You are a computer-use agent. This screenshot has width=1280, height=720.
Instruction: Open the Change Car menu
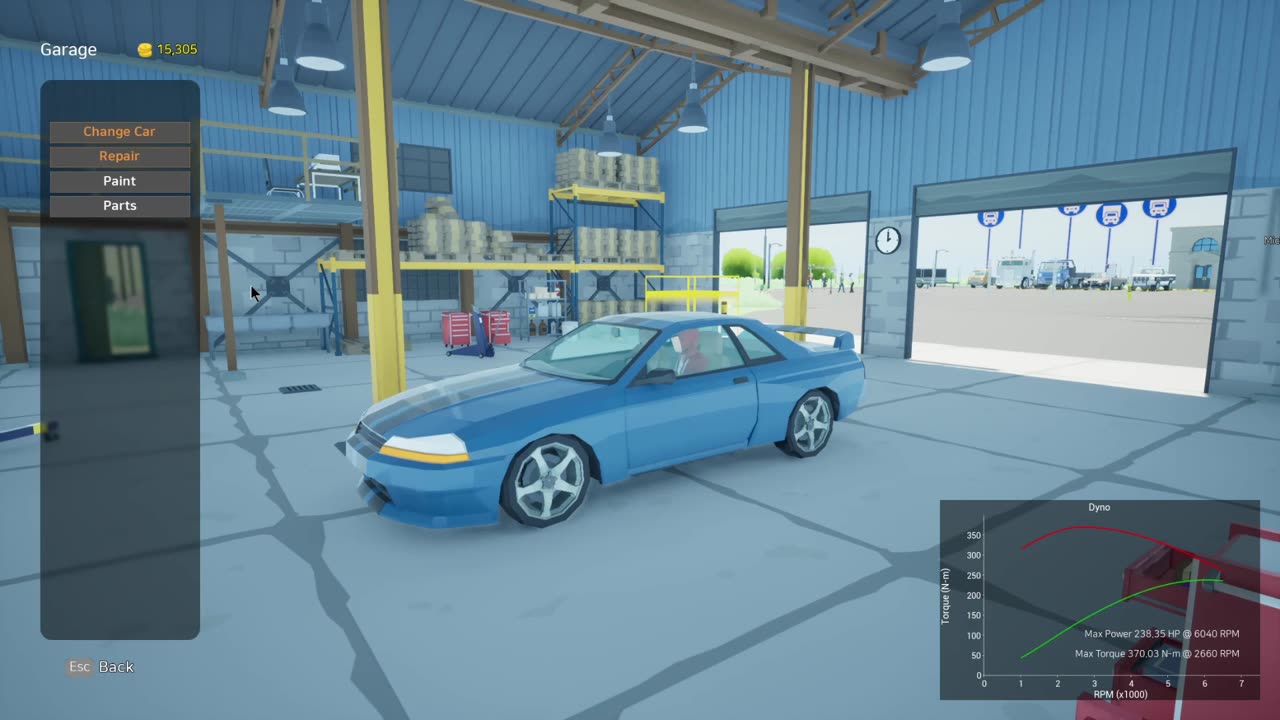pyautogui.click(x=119, y=132)
